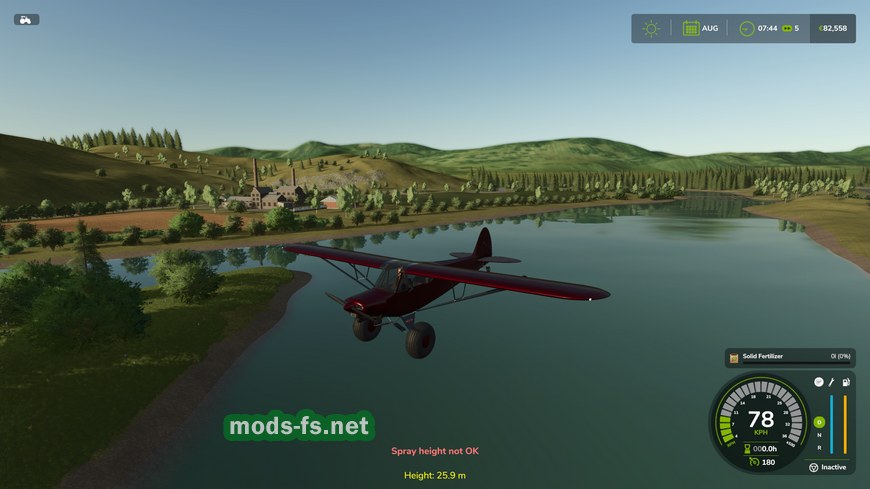
Task: Select the N neutral gear indicator
Action: point(819,435)
